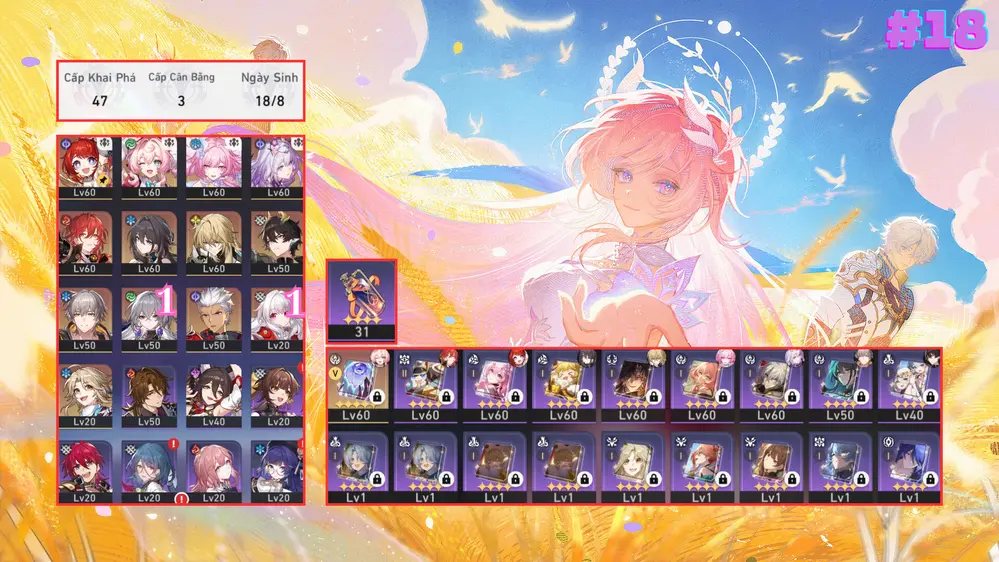This screenshot has height=562, width=999.
Task: Choose the dark-blue-haired Lv1 light cone
Action: 909,466
